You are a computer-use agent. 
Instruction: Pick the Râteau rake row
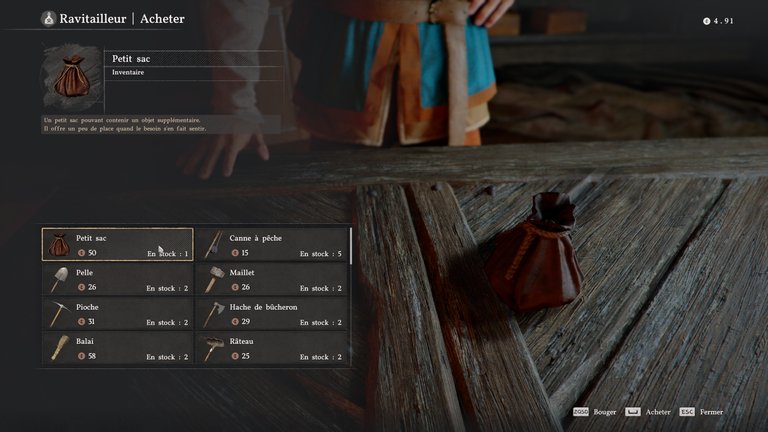coord(272,348)
